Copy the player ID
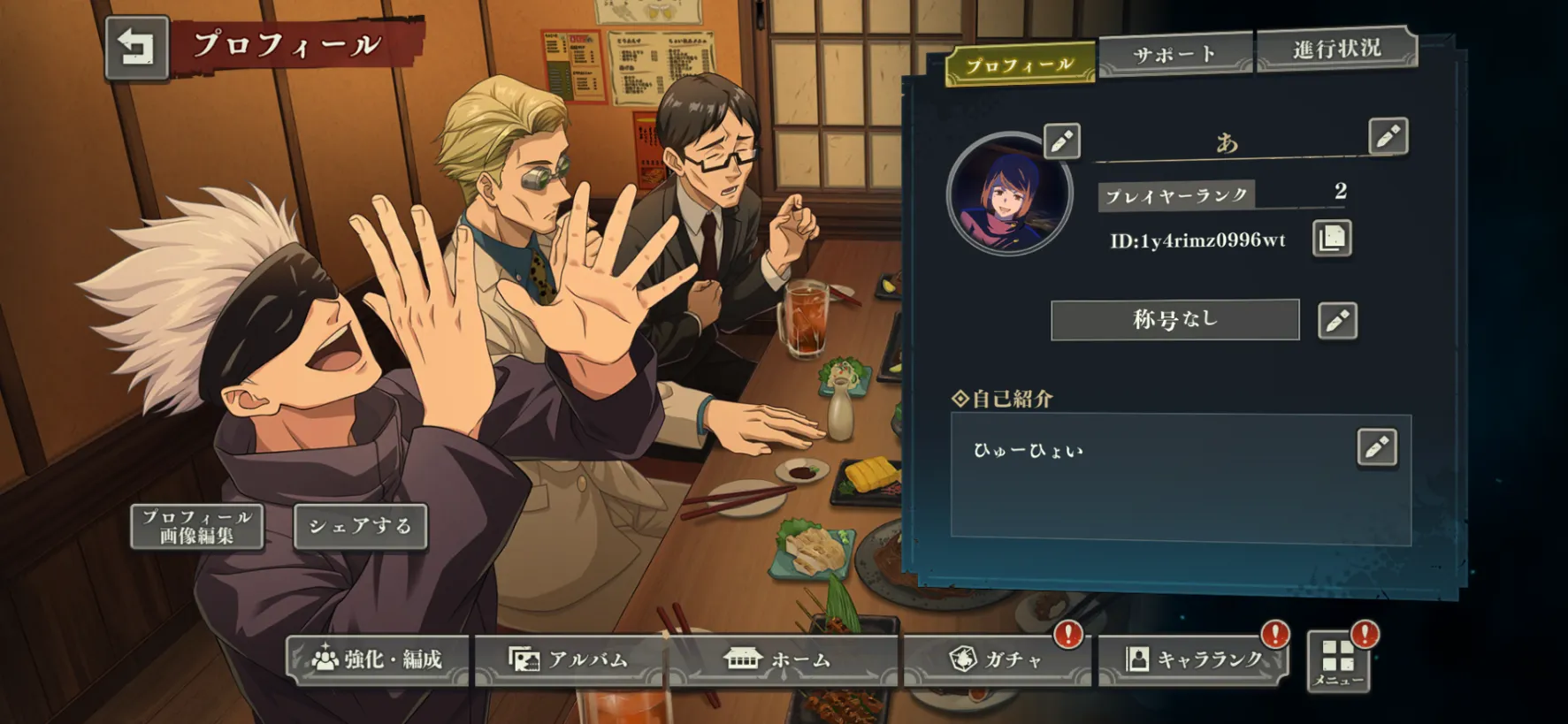 click(1332, 239)
